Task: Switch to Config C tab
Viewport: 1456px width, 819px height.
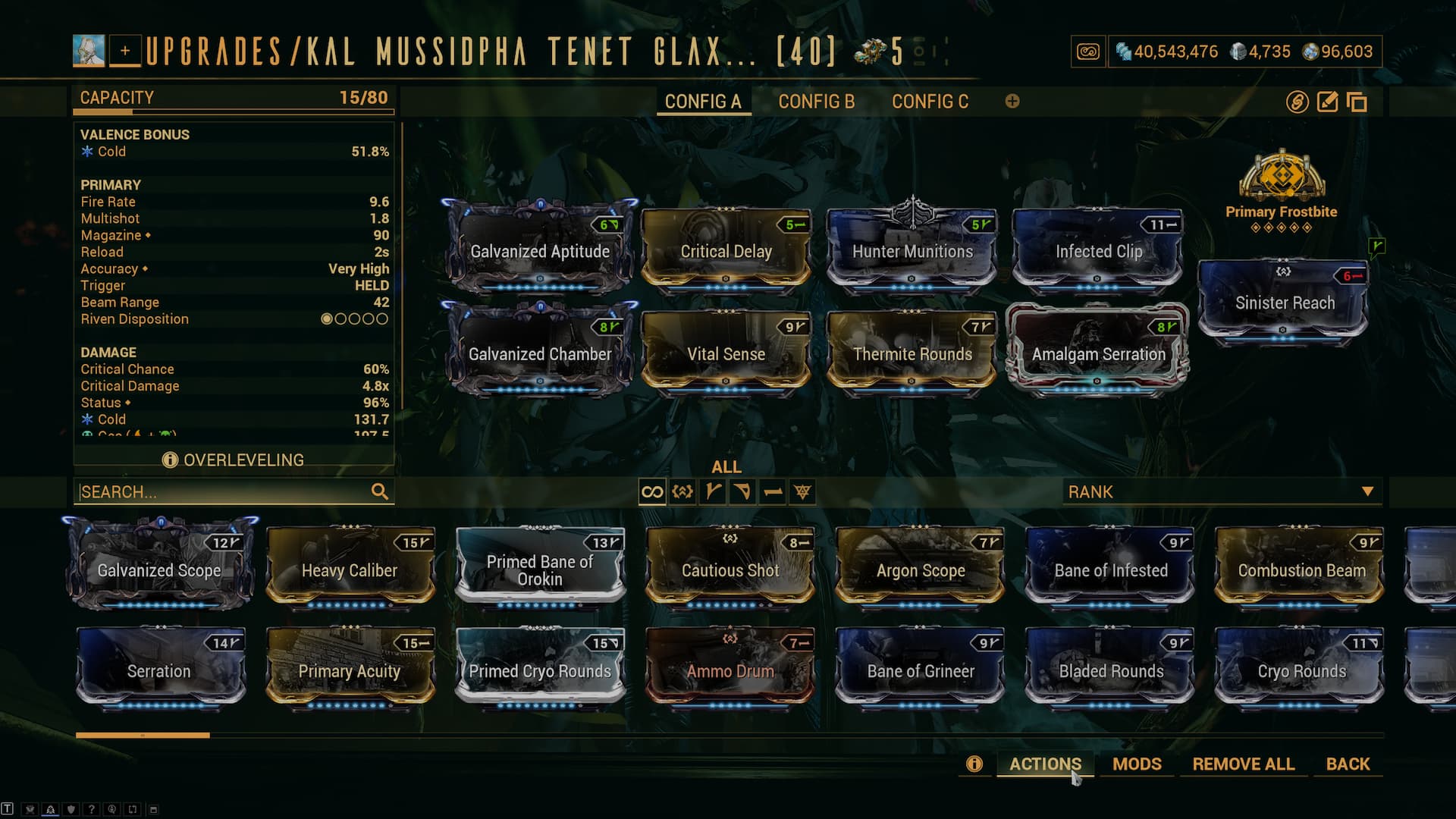Action: (x=930, y=102)
